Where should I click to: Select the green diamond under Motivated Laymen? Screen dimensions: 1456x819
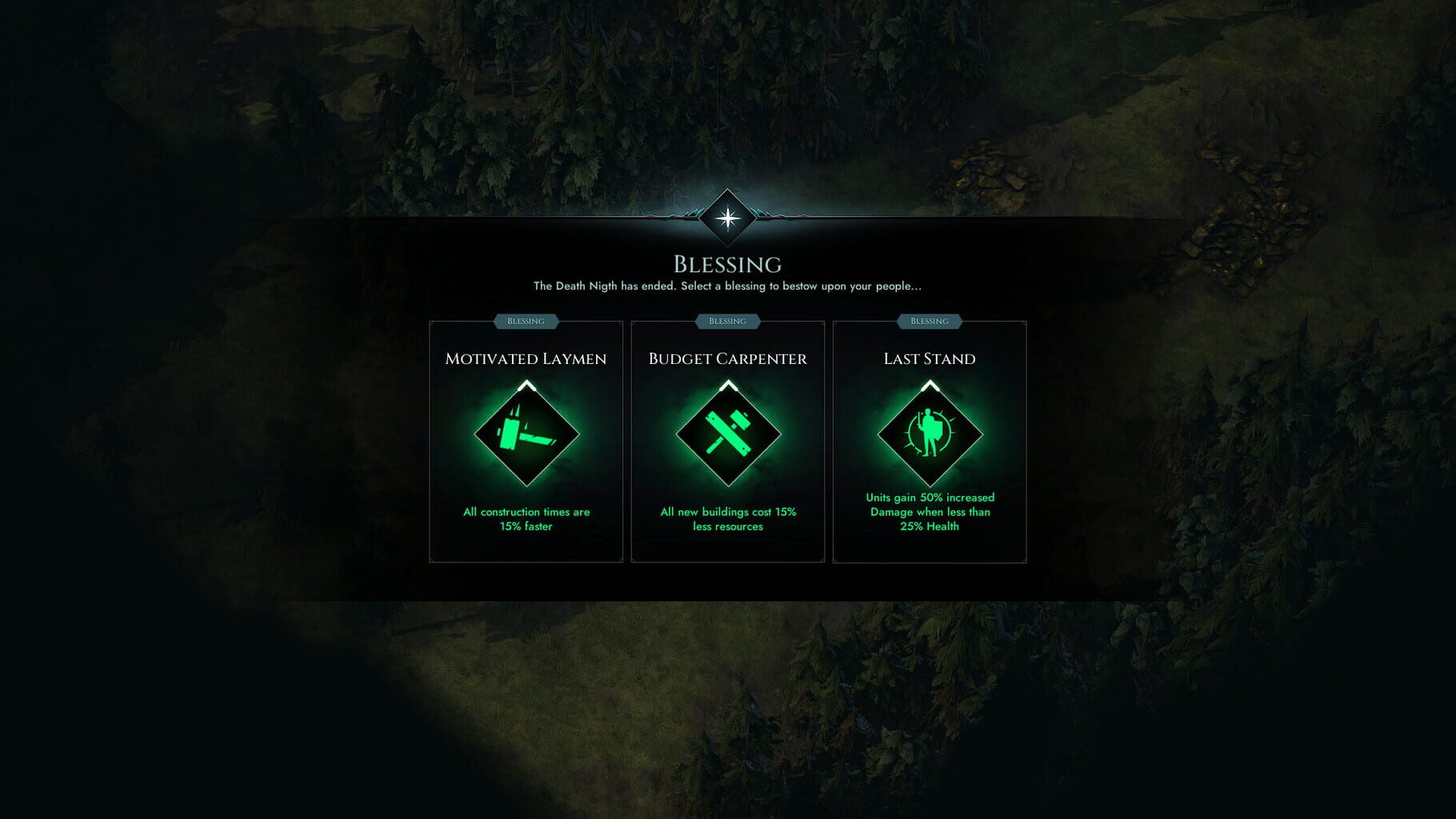click(x=526, y=434)
